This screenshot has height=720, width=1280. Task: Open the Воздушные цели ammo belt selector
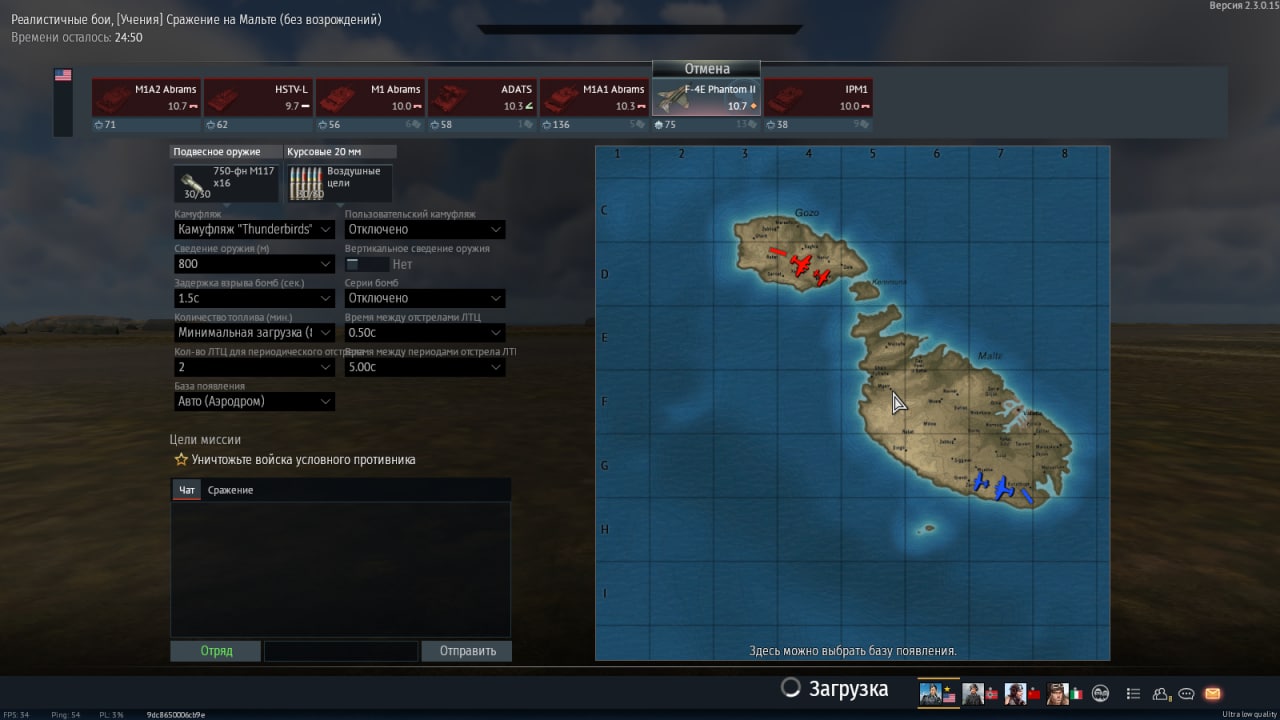pyautogui.click(x=339, y=183)
